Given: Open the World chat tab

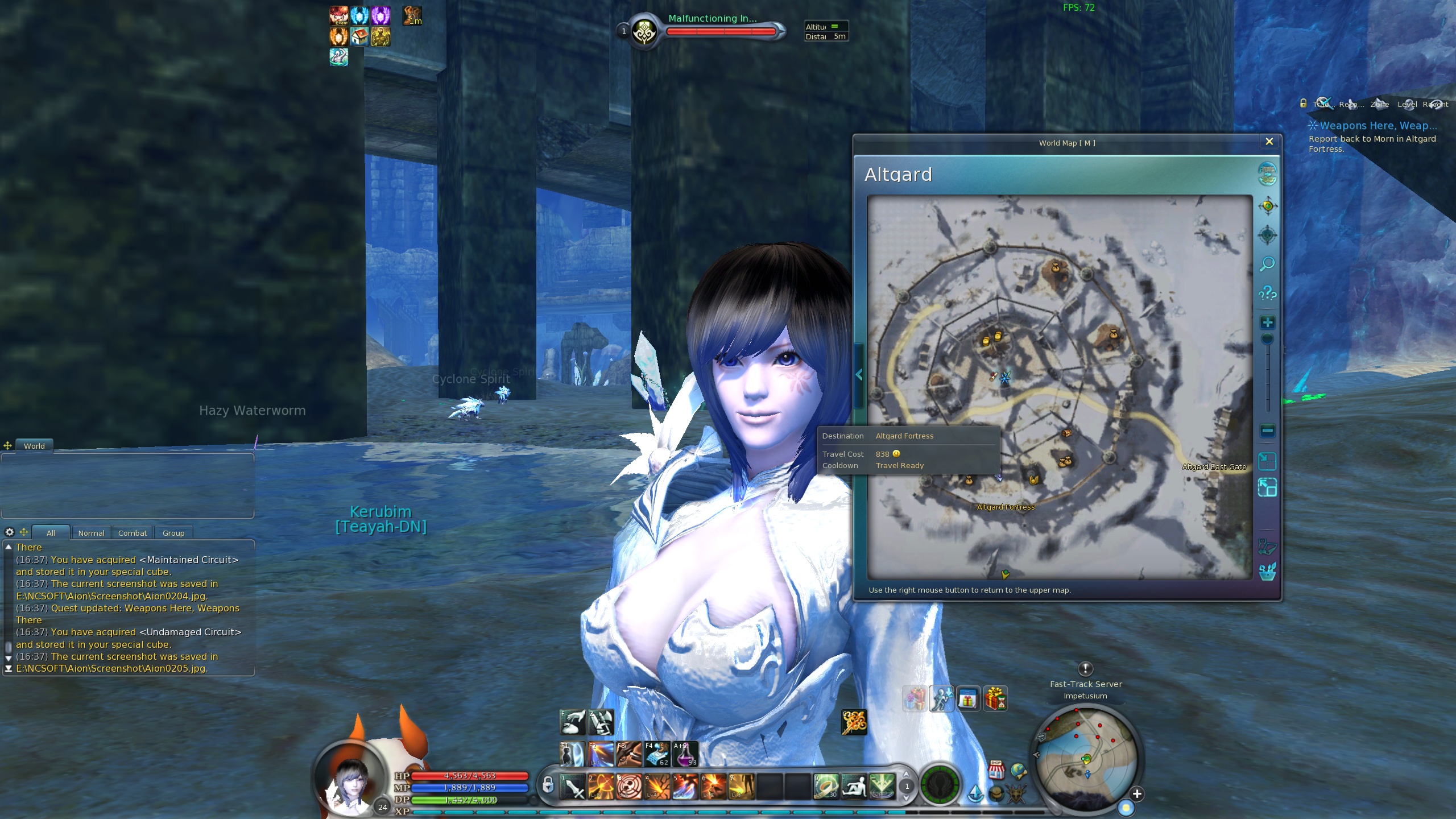Looking at the screenshot, I should pos(34,446).
